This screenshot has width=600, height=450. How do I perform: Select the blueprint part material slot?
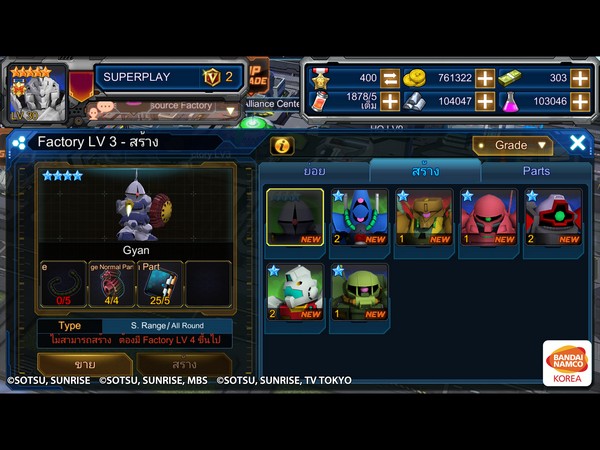[x=160, y=283]
